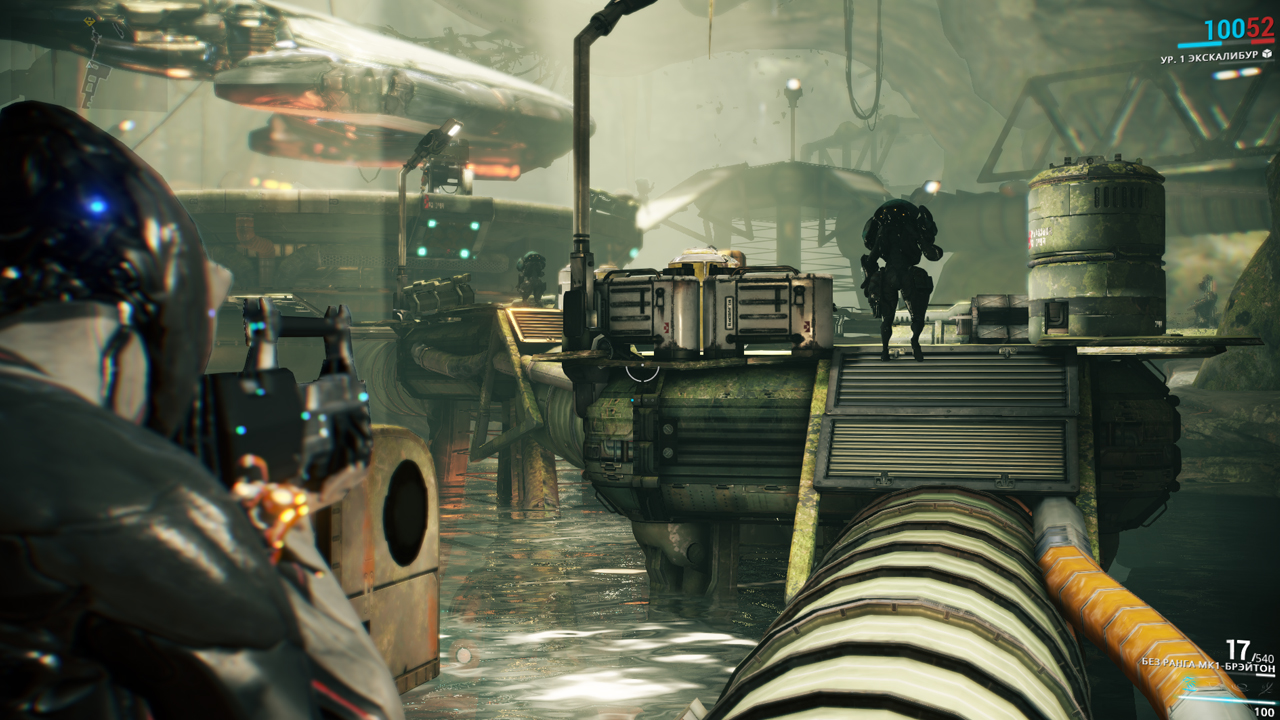
Task: Click the waypoint path line on the minimap
Action: coord(95,50)
